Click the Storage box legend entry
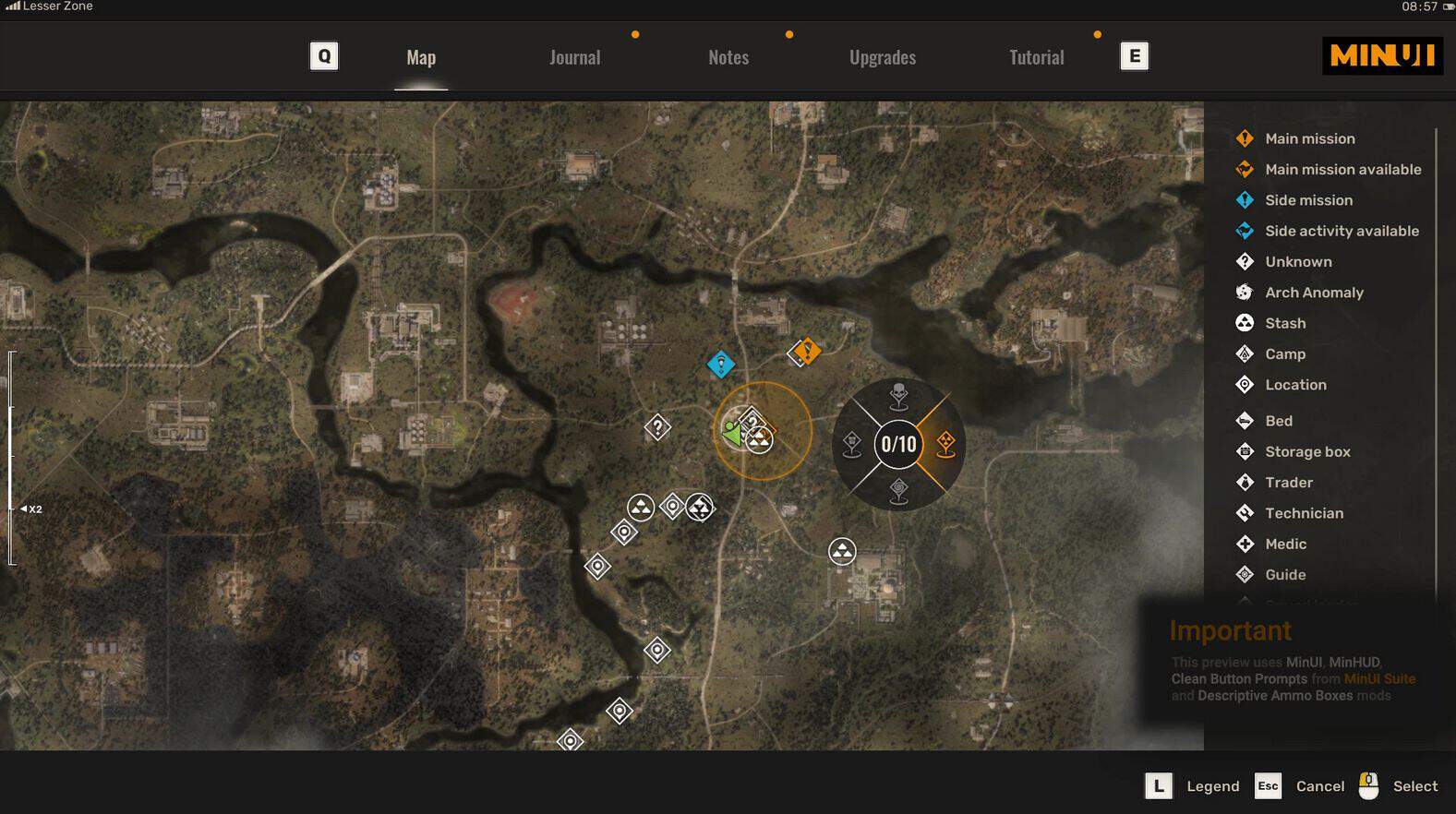Viewport: 1456px width, 814px height. click(1307, 451)
